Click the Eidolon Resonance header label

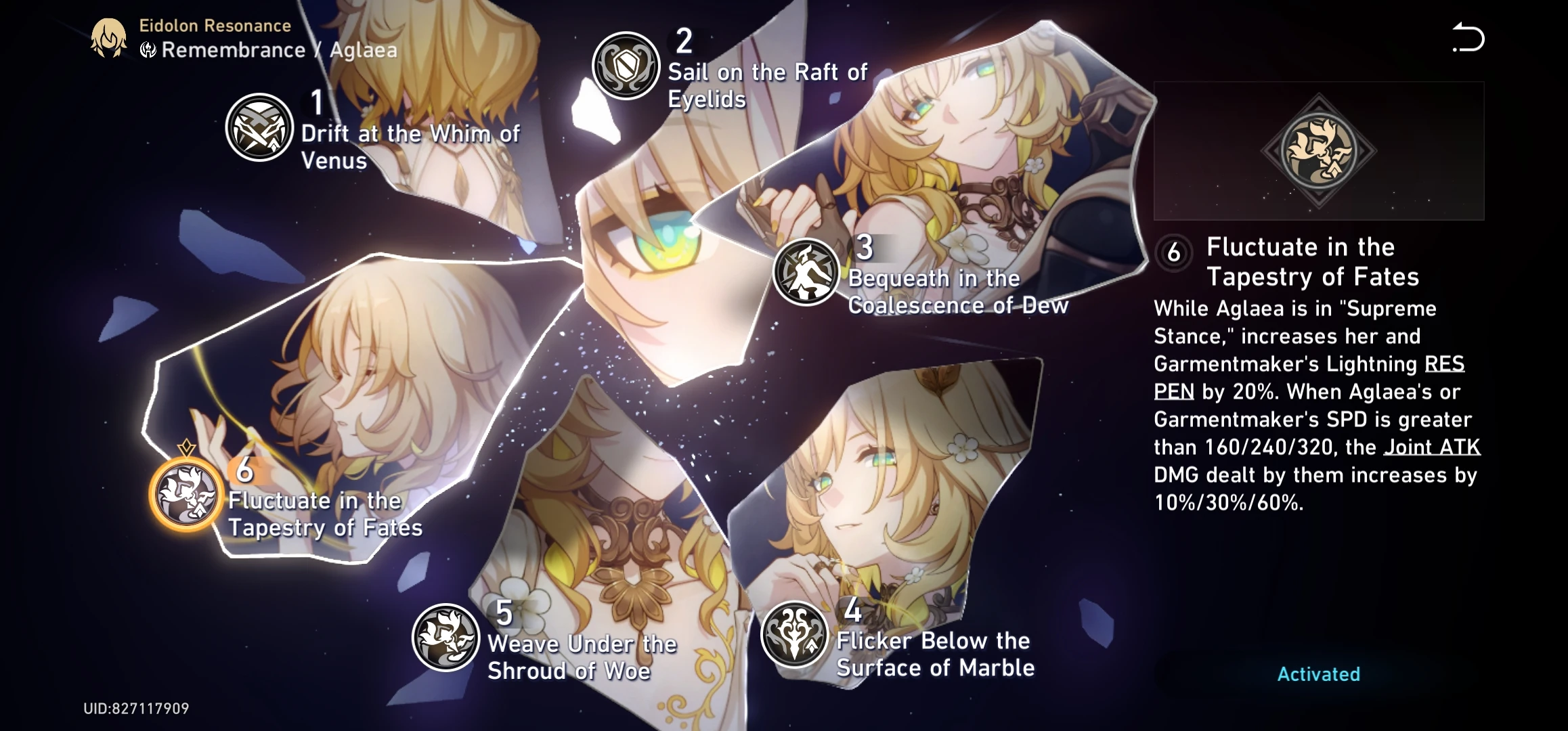215,25
